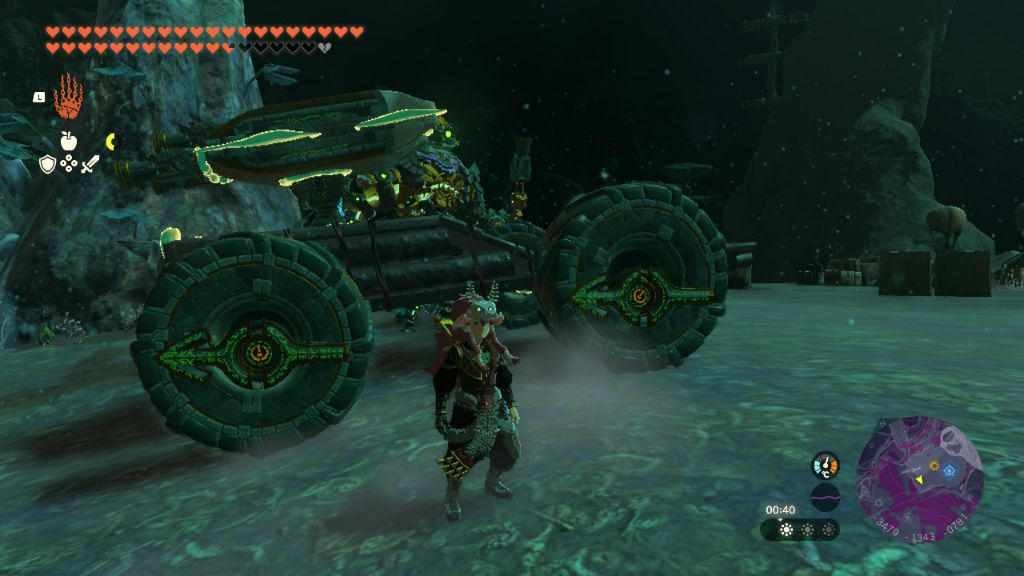1024x576 pixels.
Task: Select the bright sun weather forecast icon
Action: tap(786, 529)
